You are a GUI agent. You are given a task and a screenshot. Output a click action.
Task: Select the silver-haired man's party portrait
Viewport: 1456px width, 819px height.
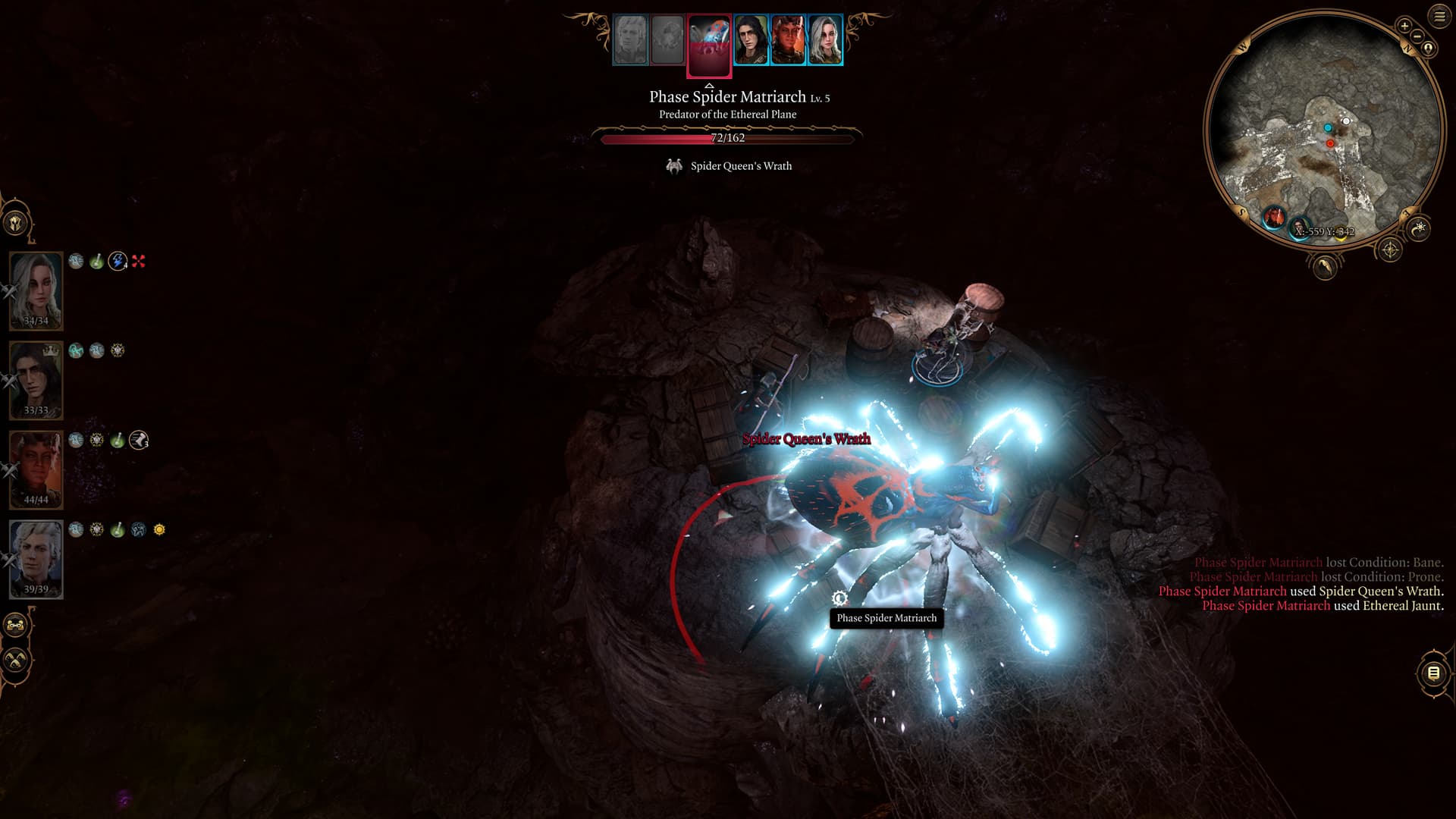pyautogui.click(x=36, y=559)
